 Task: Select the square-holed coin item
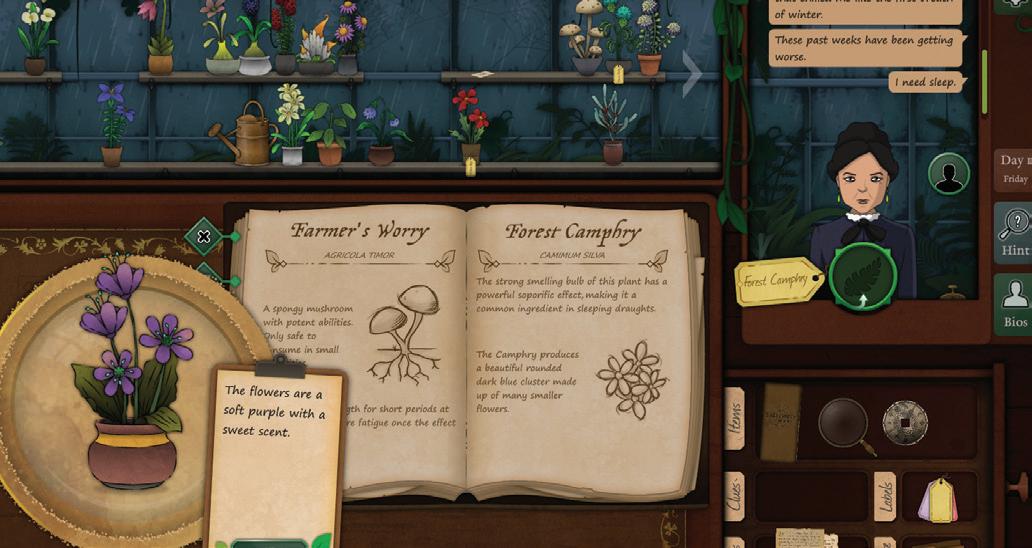point(905,423)
